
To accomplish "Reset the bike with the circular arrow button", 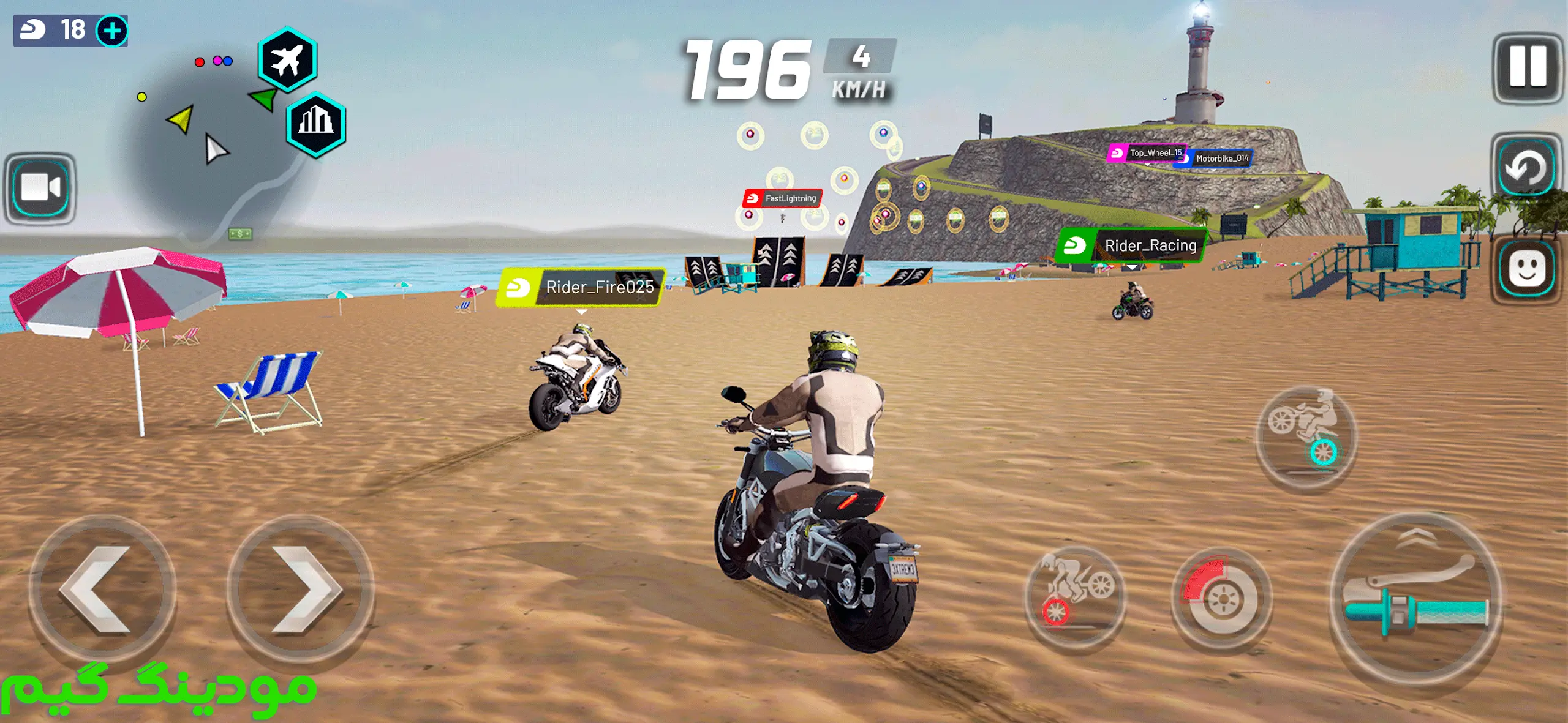I will [1526, 168].
